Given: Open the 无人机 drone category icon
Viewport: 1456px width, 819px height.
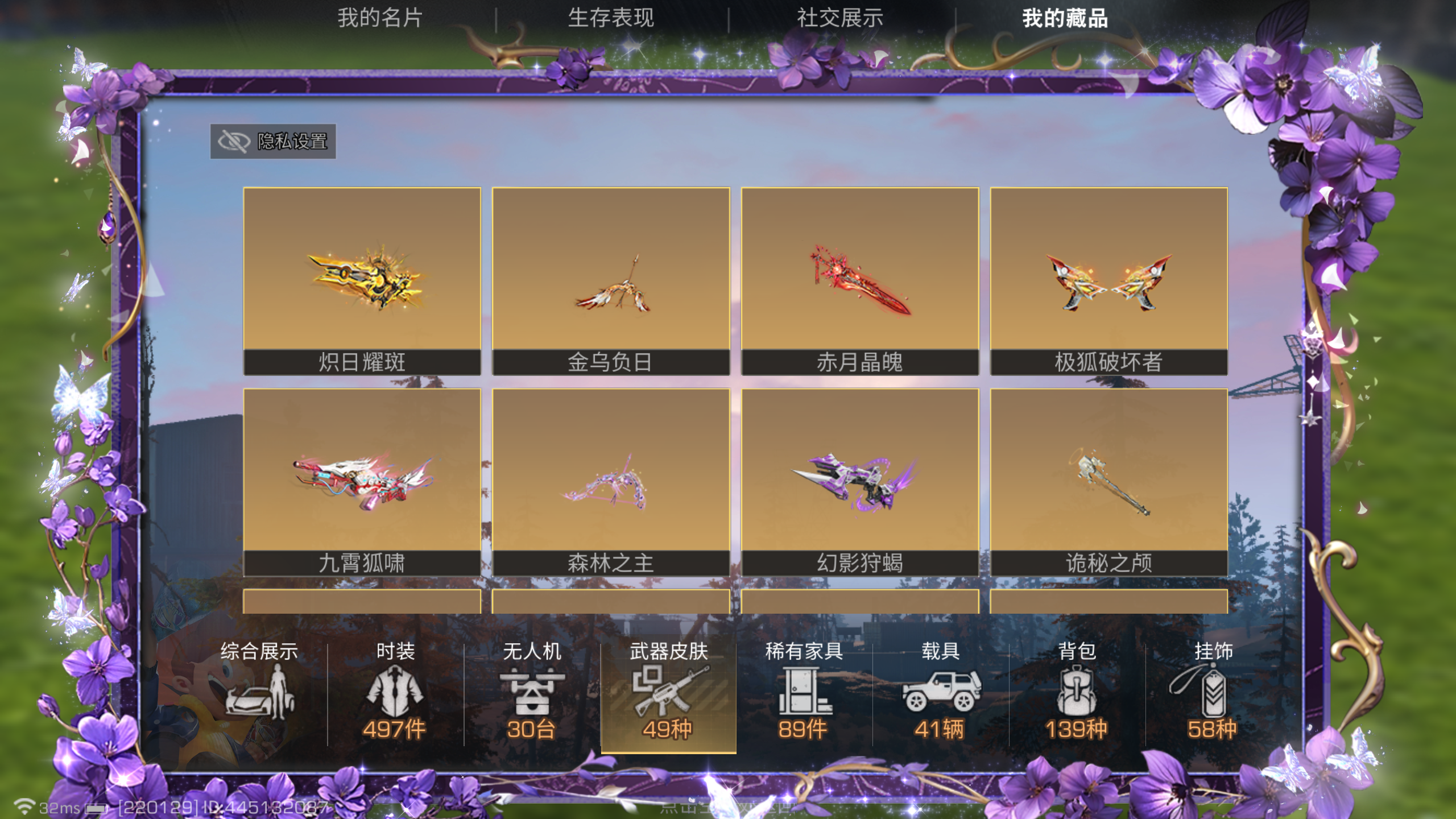Looking at the screenshot, I should pos(532,691).
